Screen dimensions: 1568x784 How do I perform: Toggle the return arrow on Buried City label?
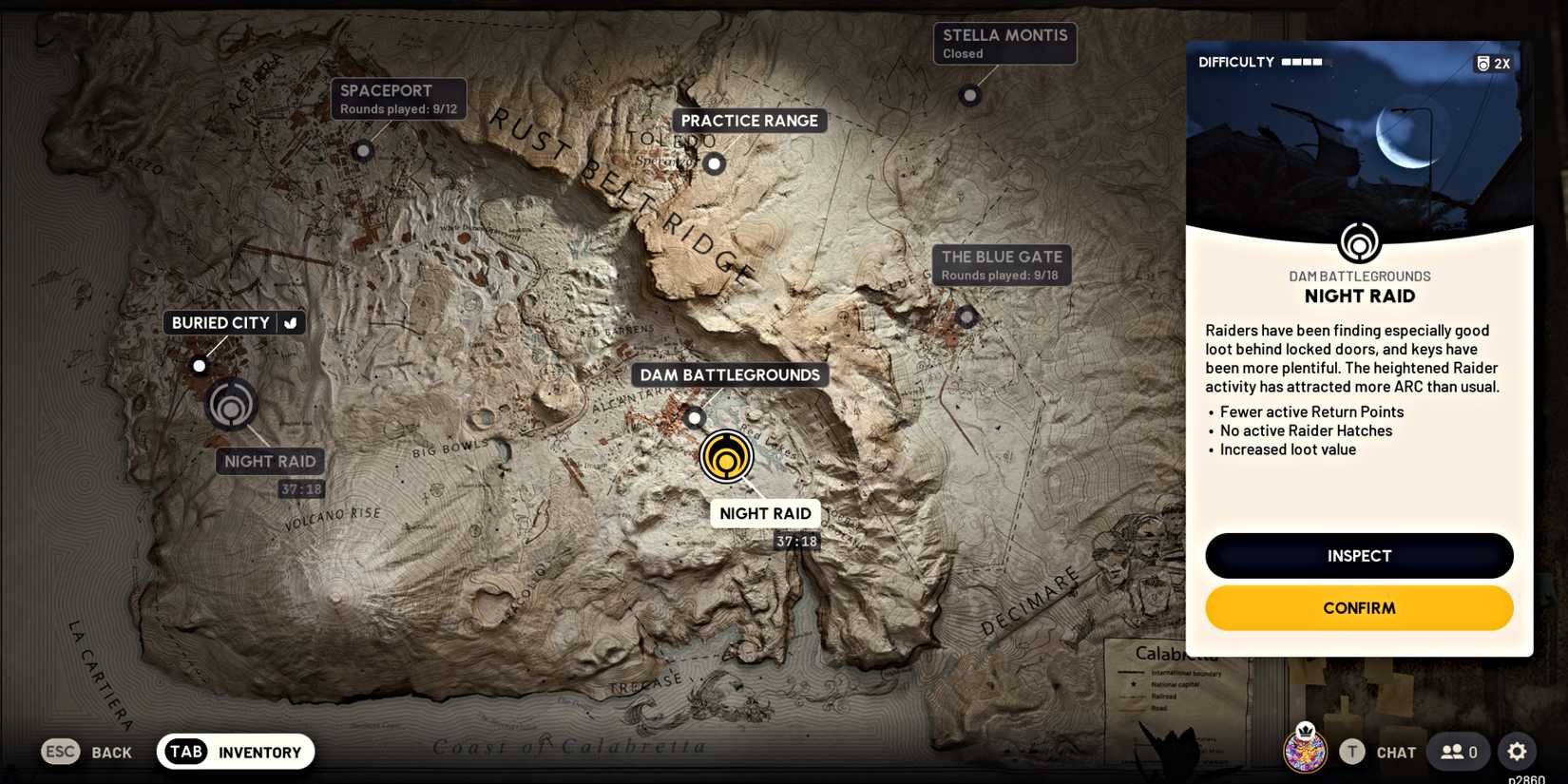point(292,322)
